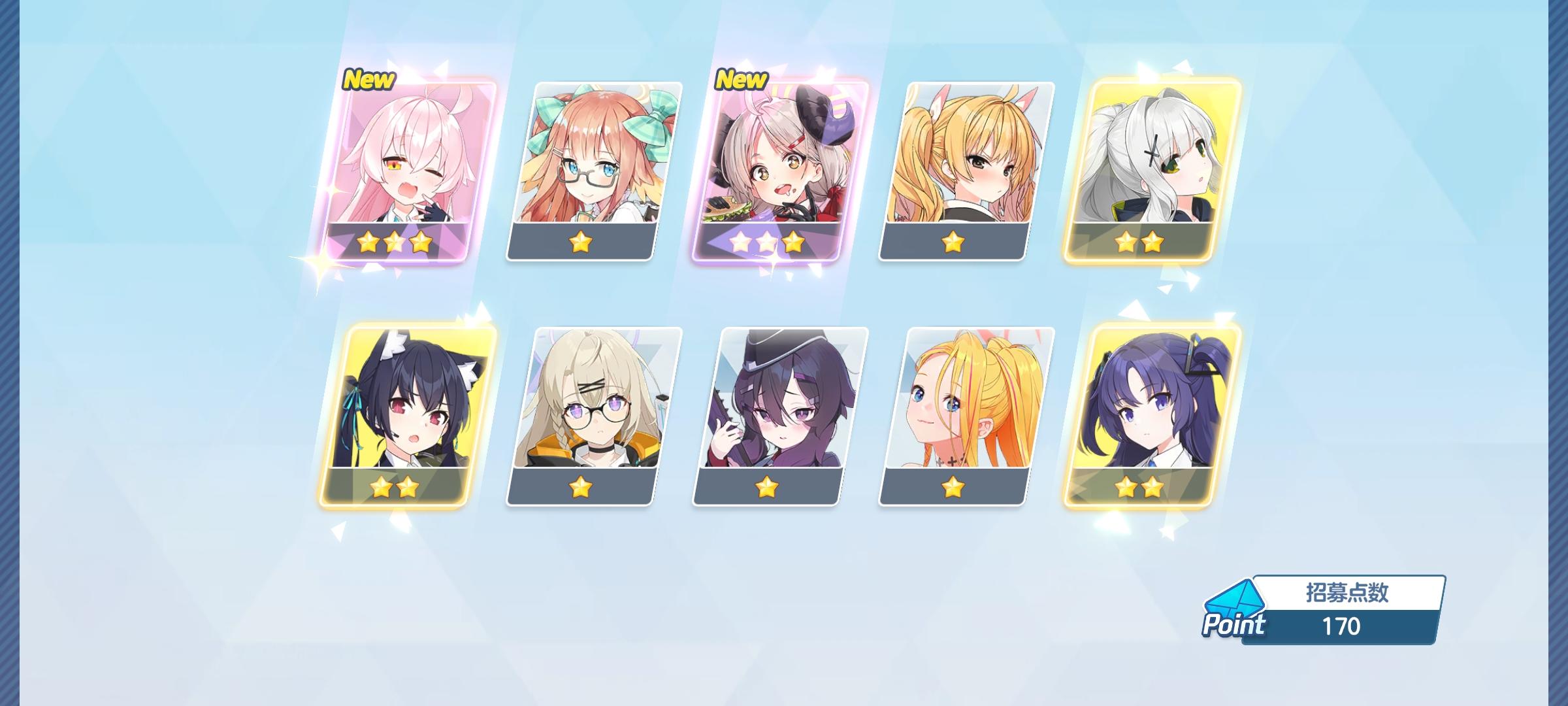Tap the New badge on the pink card
This screenshot has height=706, width=1568.
tap(368, 79)
